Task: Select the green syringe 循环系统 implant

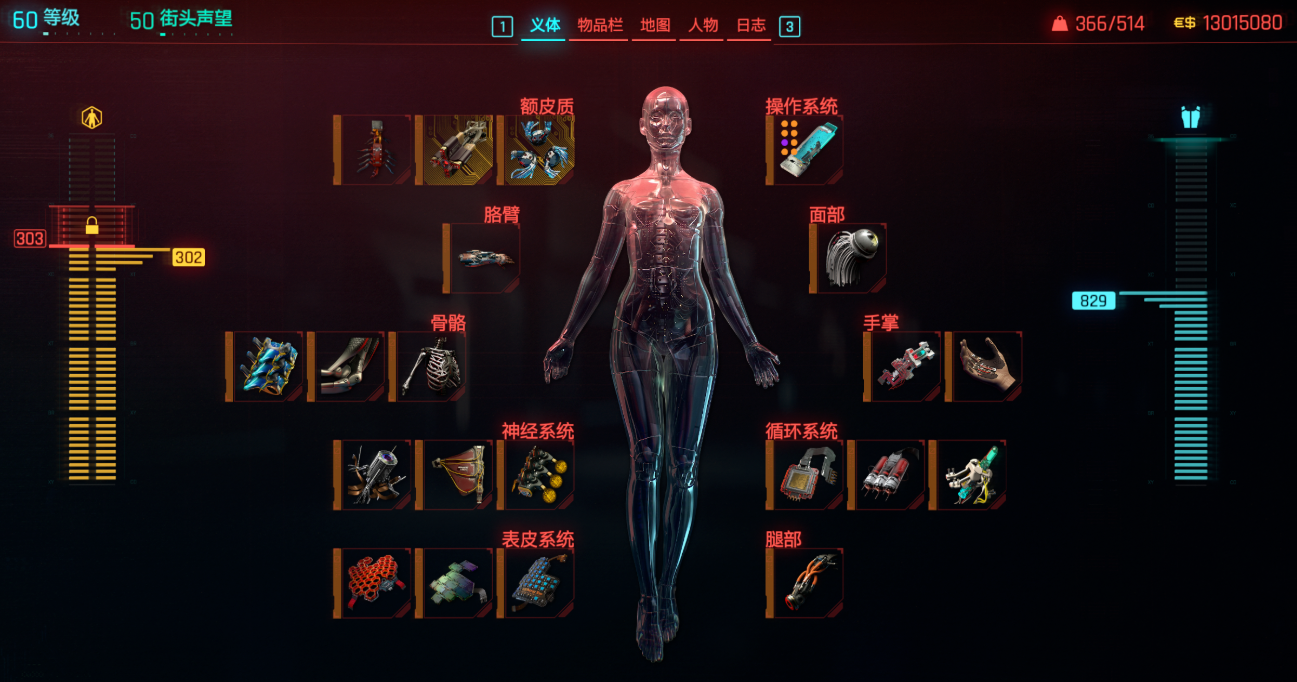Action: (x=968, y=475)
